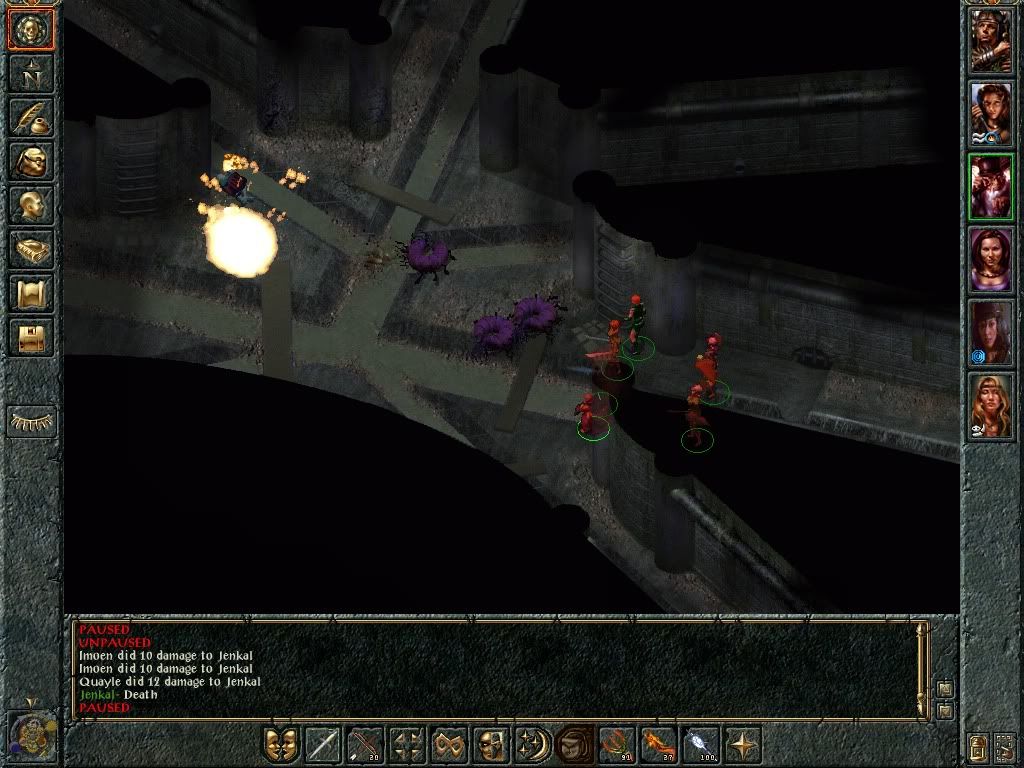Image resolution: width=1024 pixels, height=768 pixels.
Task: Open the inventory helmet button
Action: pyautogui.click(x=30, y=161)
